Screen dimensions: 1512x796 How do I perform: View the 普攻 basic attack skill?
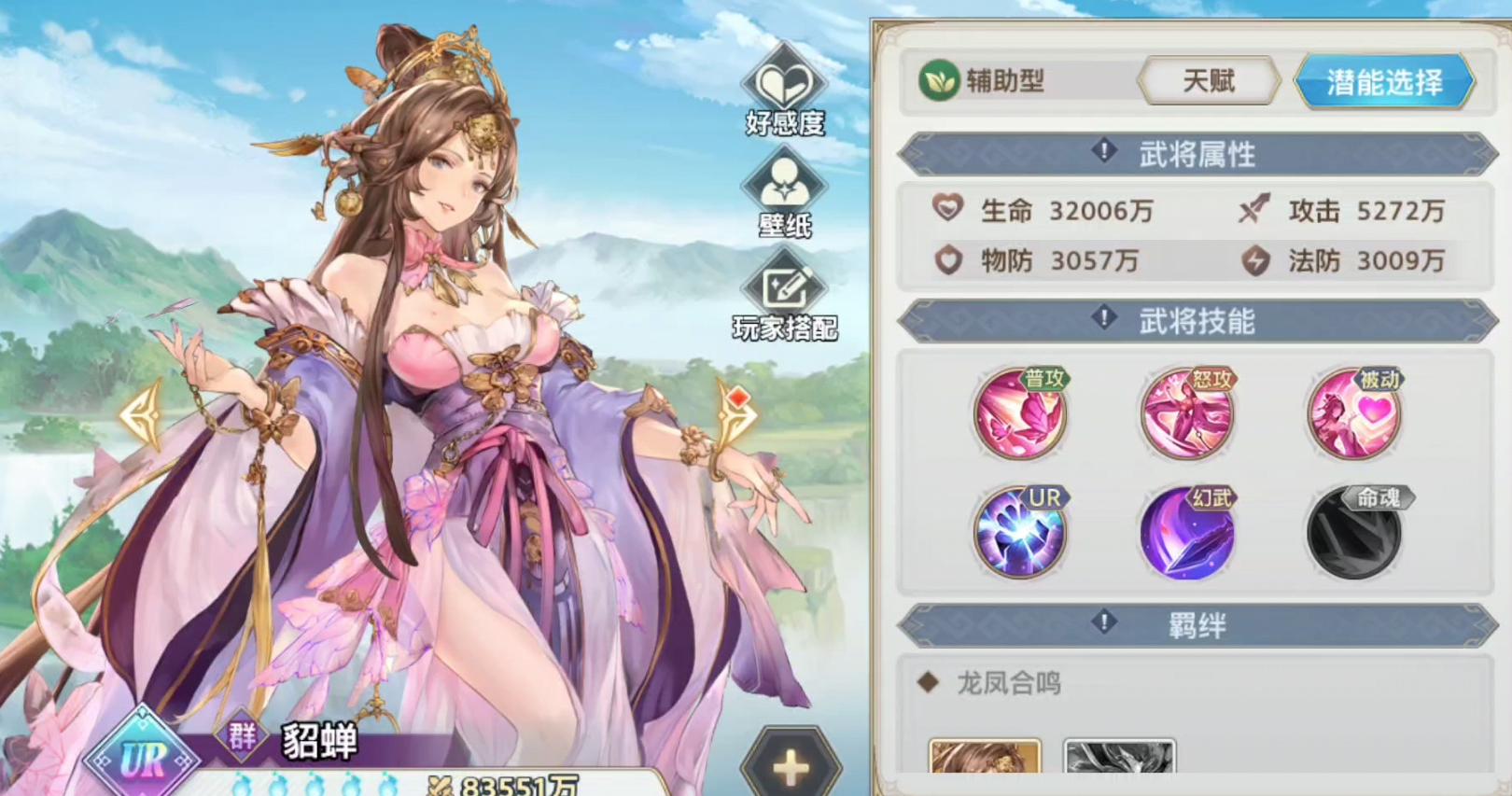[x=1020, y=413]
